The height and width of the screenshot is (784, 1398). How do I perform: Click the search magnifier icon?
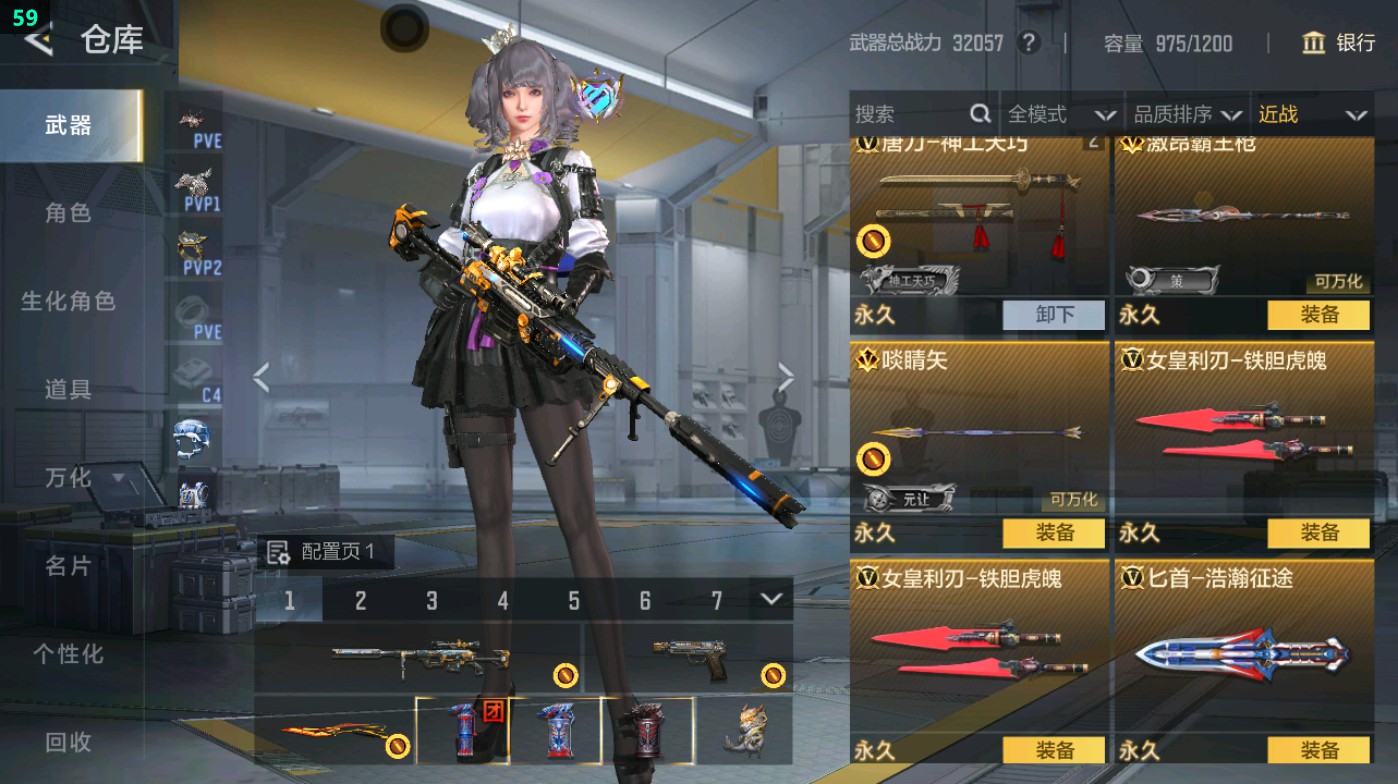click(x=978, y=113)
